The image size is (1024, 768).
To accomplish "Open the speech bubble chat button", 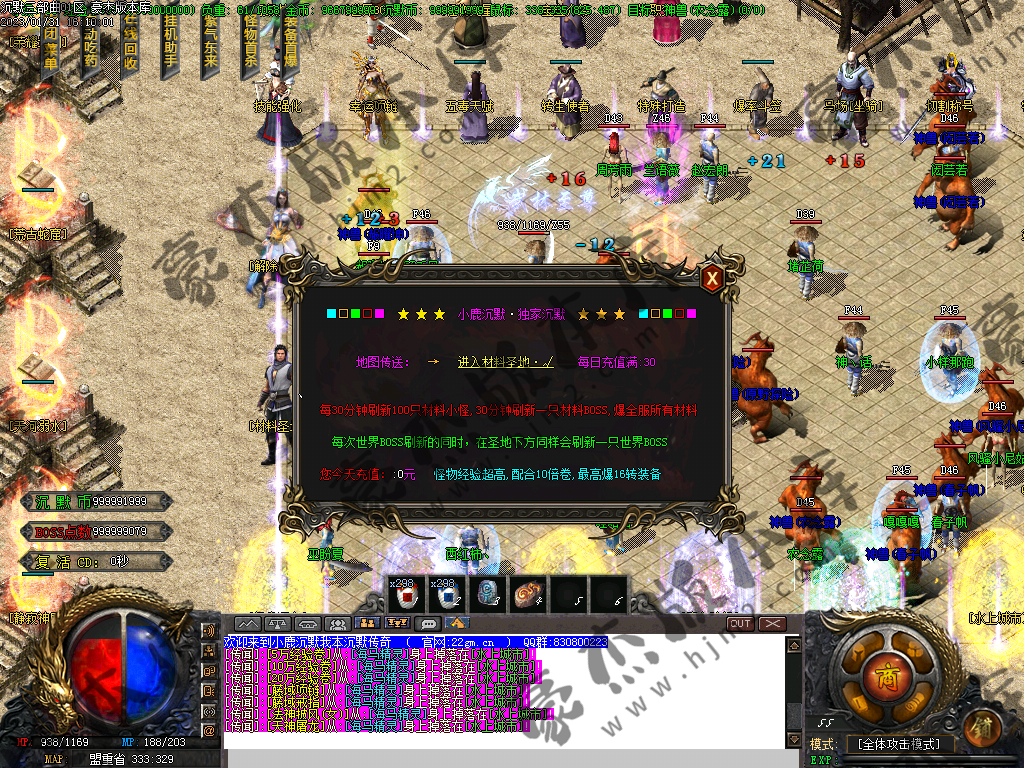I will tap(430, 623).
